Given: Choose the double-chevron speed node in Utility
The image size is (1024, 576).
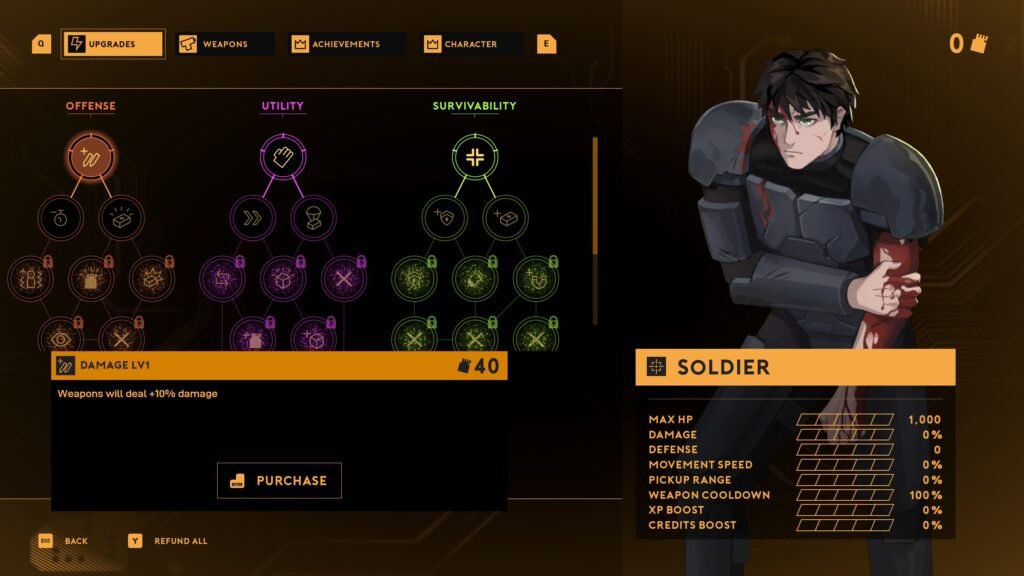Looking at the screenshot, I should [252, 217].
